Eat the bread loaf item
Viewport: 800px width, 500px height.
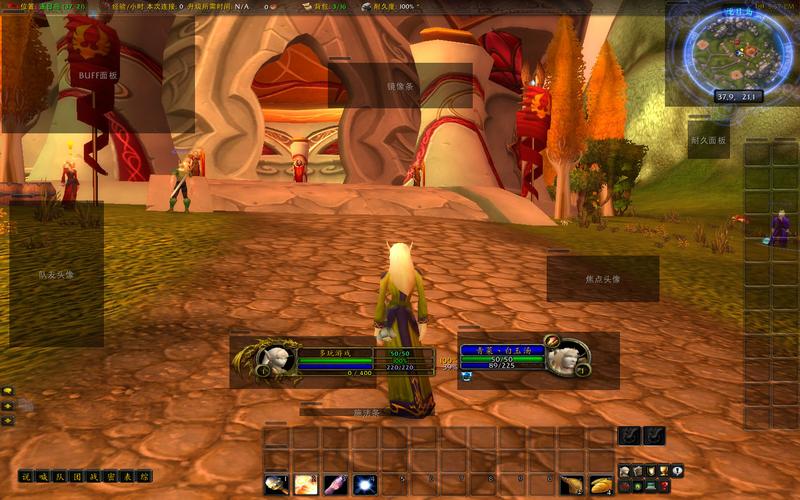click(x=601, y=484)
